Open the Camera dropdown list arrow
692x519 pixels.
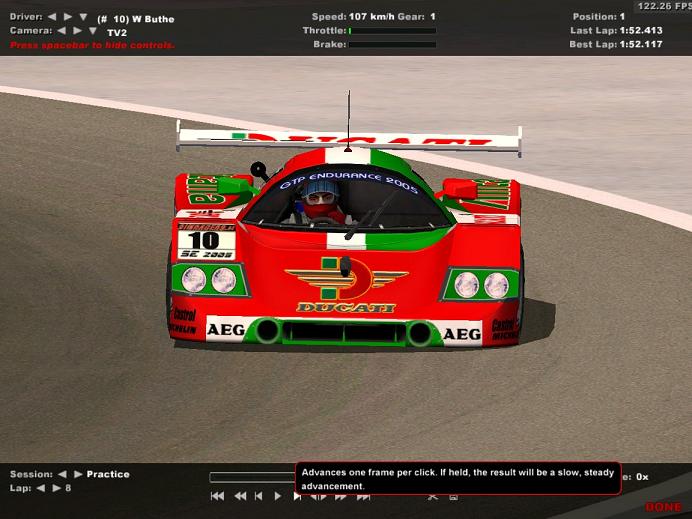(92, 32)
